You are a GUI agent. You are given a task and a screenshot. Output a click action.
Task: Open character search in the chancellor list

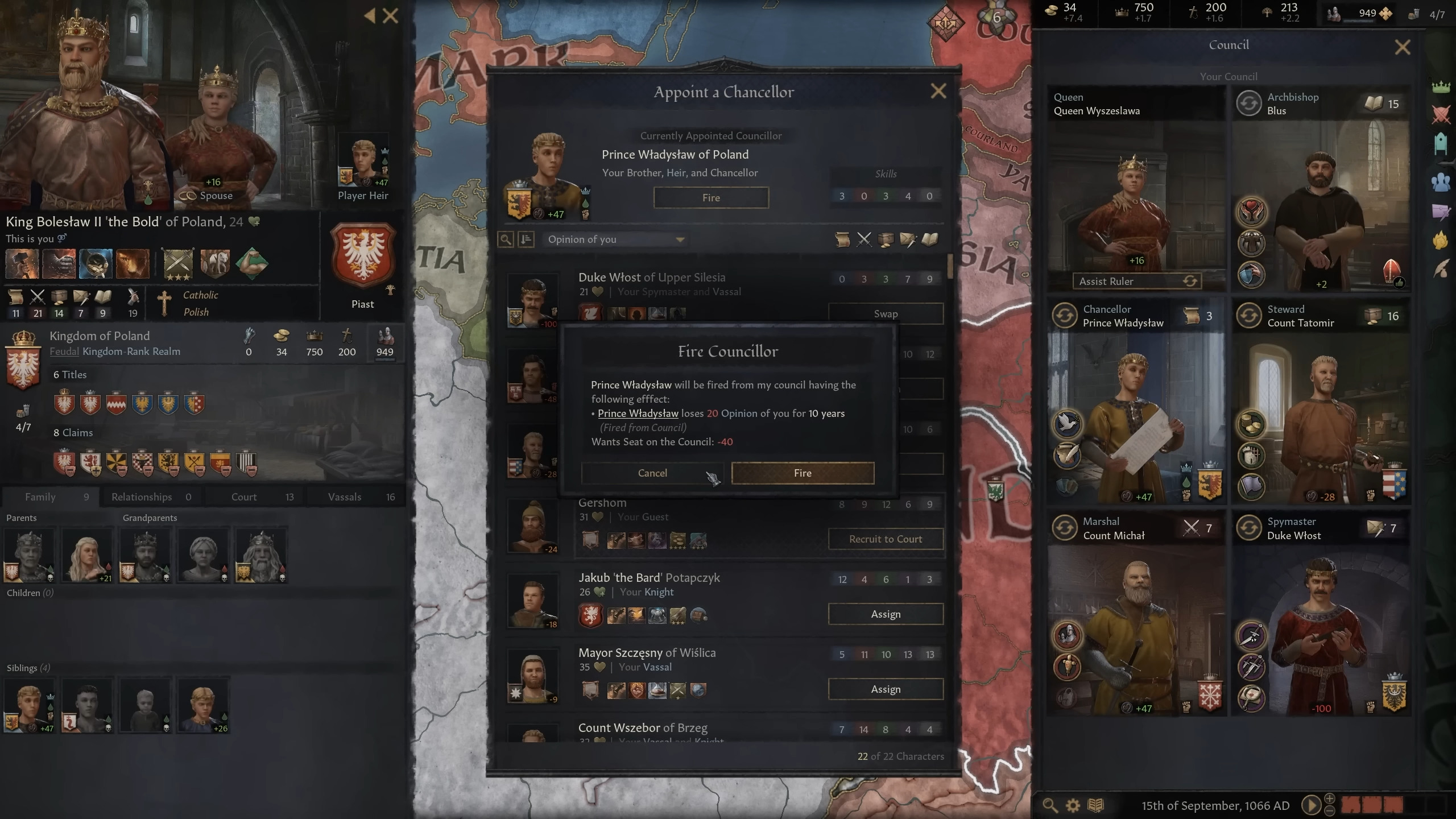(505, 239)
